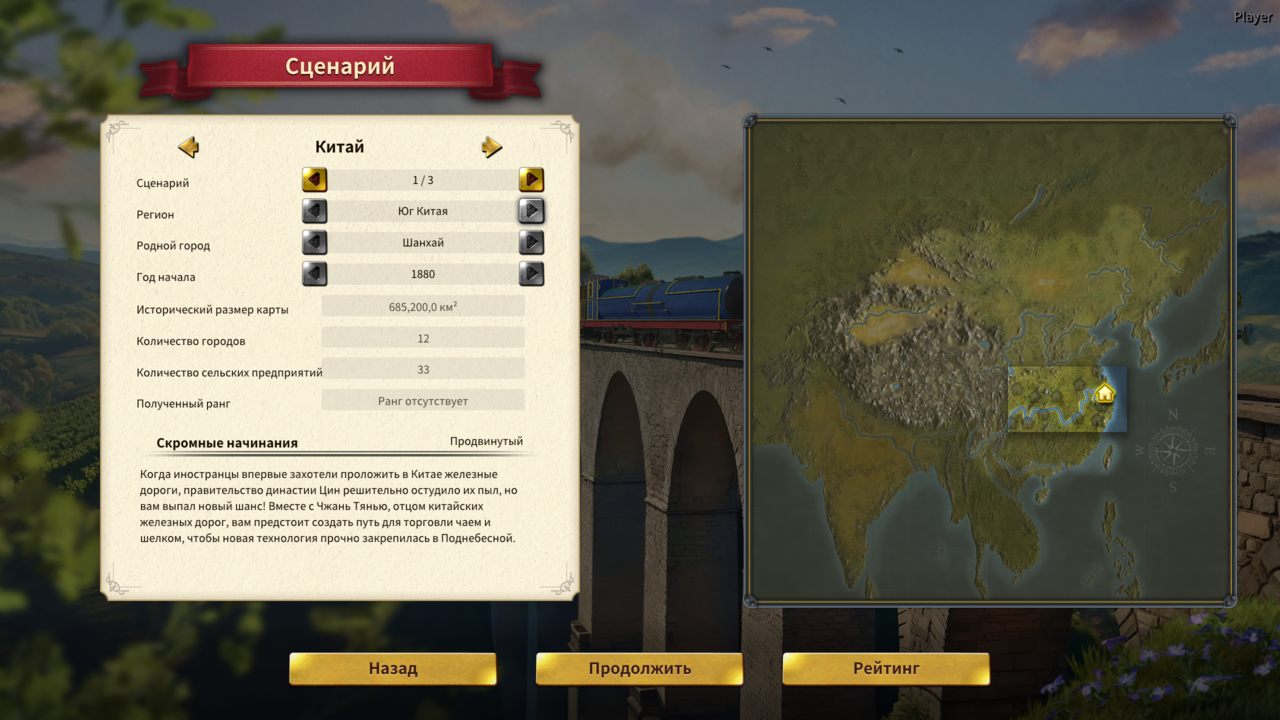Open the Рейтинг leaderboard

tap(885, 669)
